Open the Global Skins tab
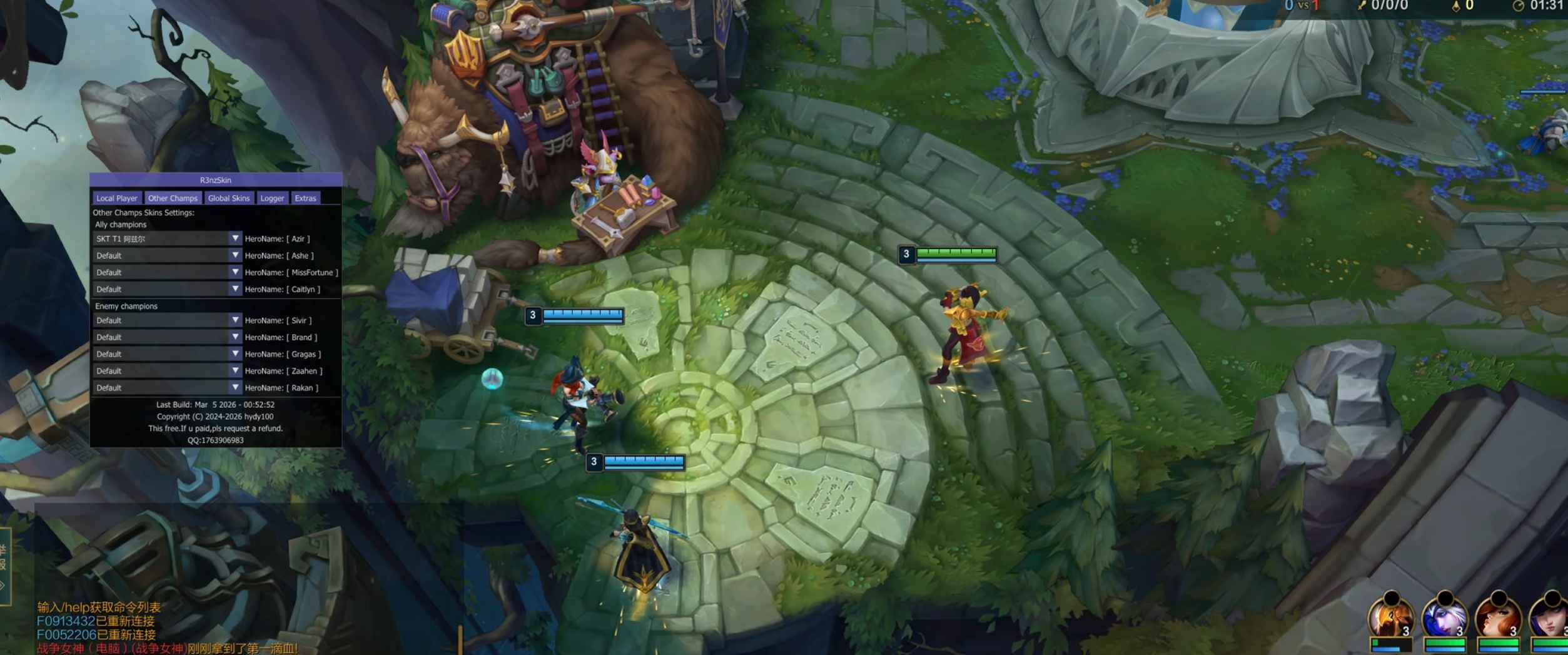Viewport: 1568px width, 655px height. click(x=229, y=198)
